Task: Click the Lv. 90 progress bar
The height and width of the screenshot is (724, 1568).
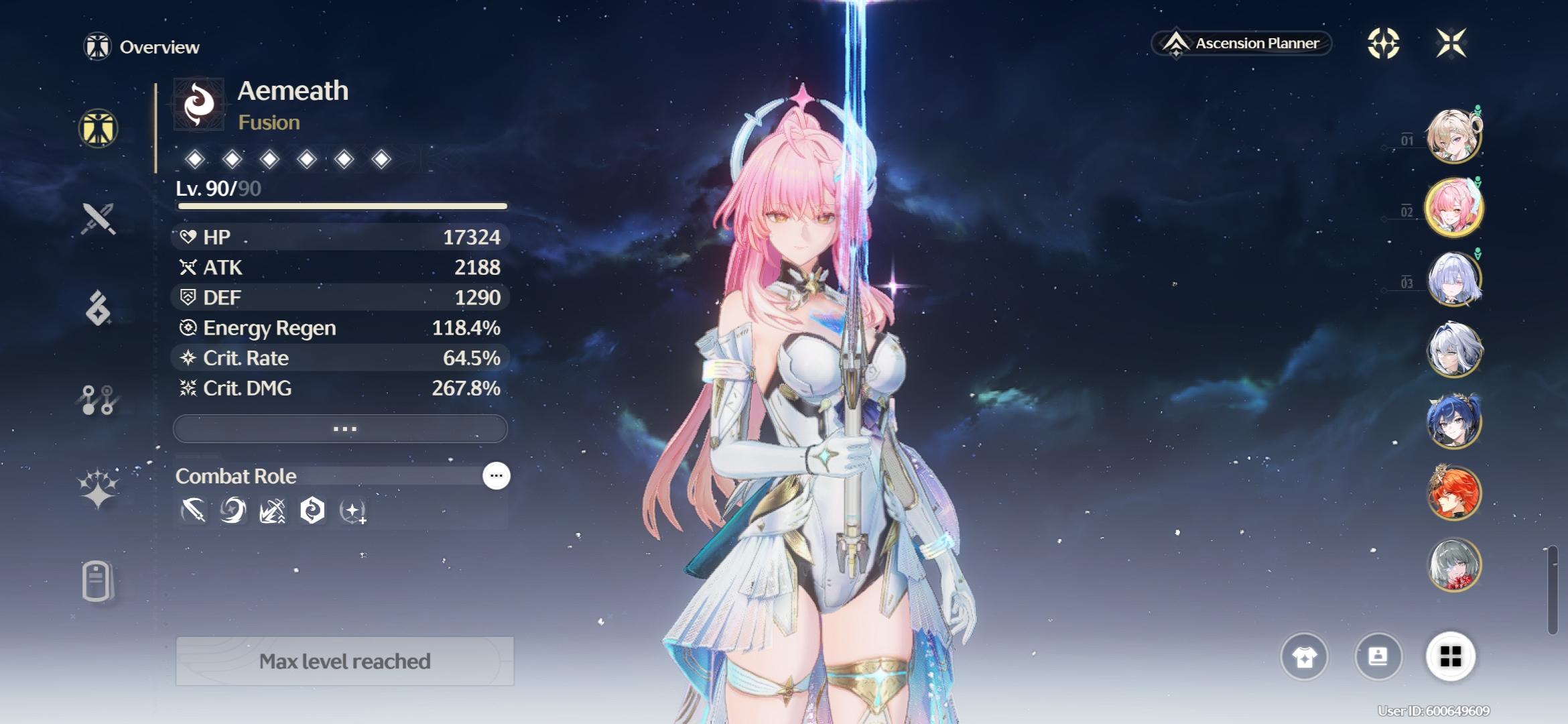Action: [341, 204]
